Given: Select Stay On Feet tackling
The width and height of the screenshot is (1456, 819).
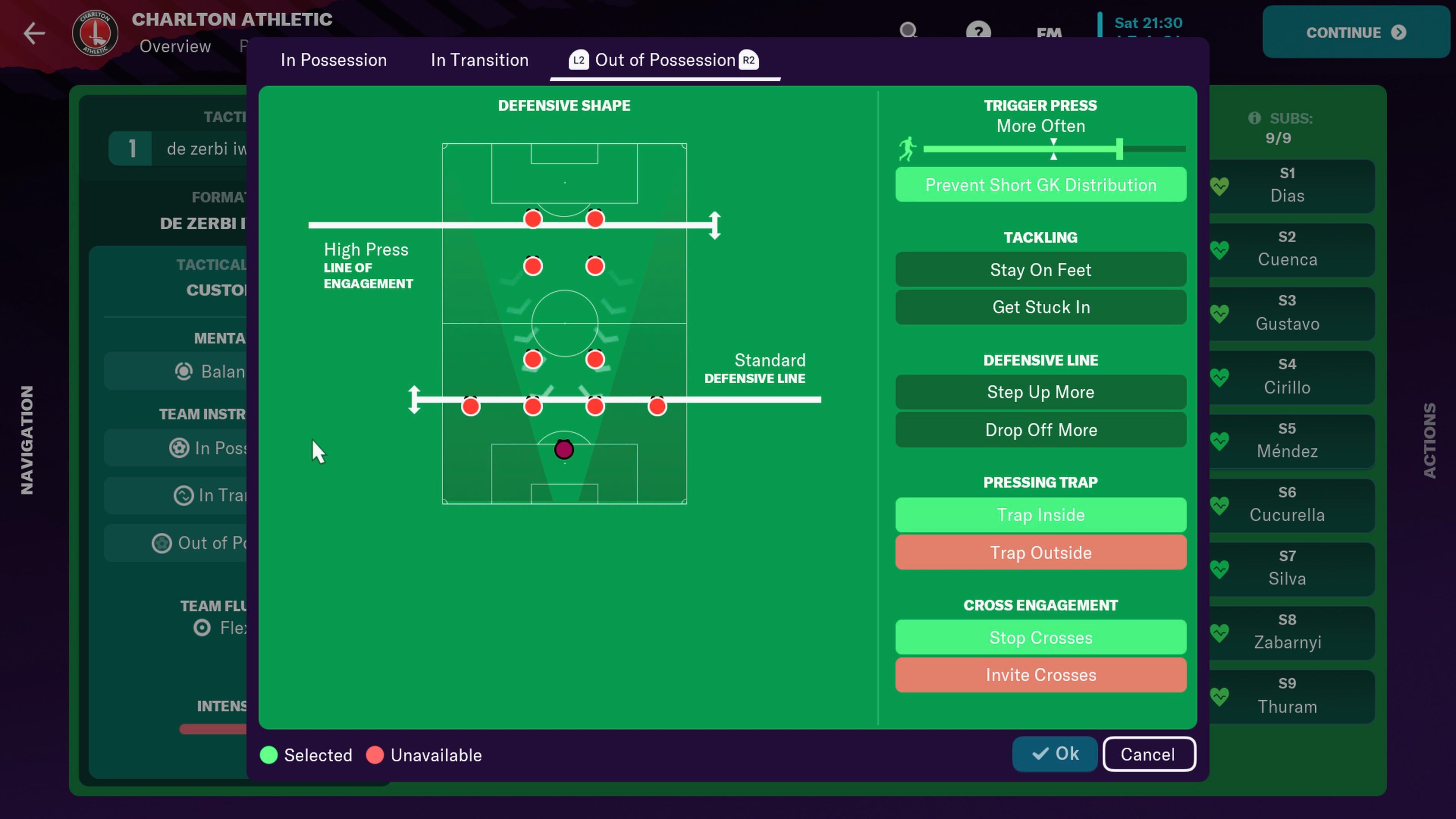Looking at the screenshot, I should tap(1040, 270).
